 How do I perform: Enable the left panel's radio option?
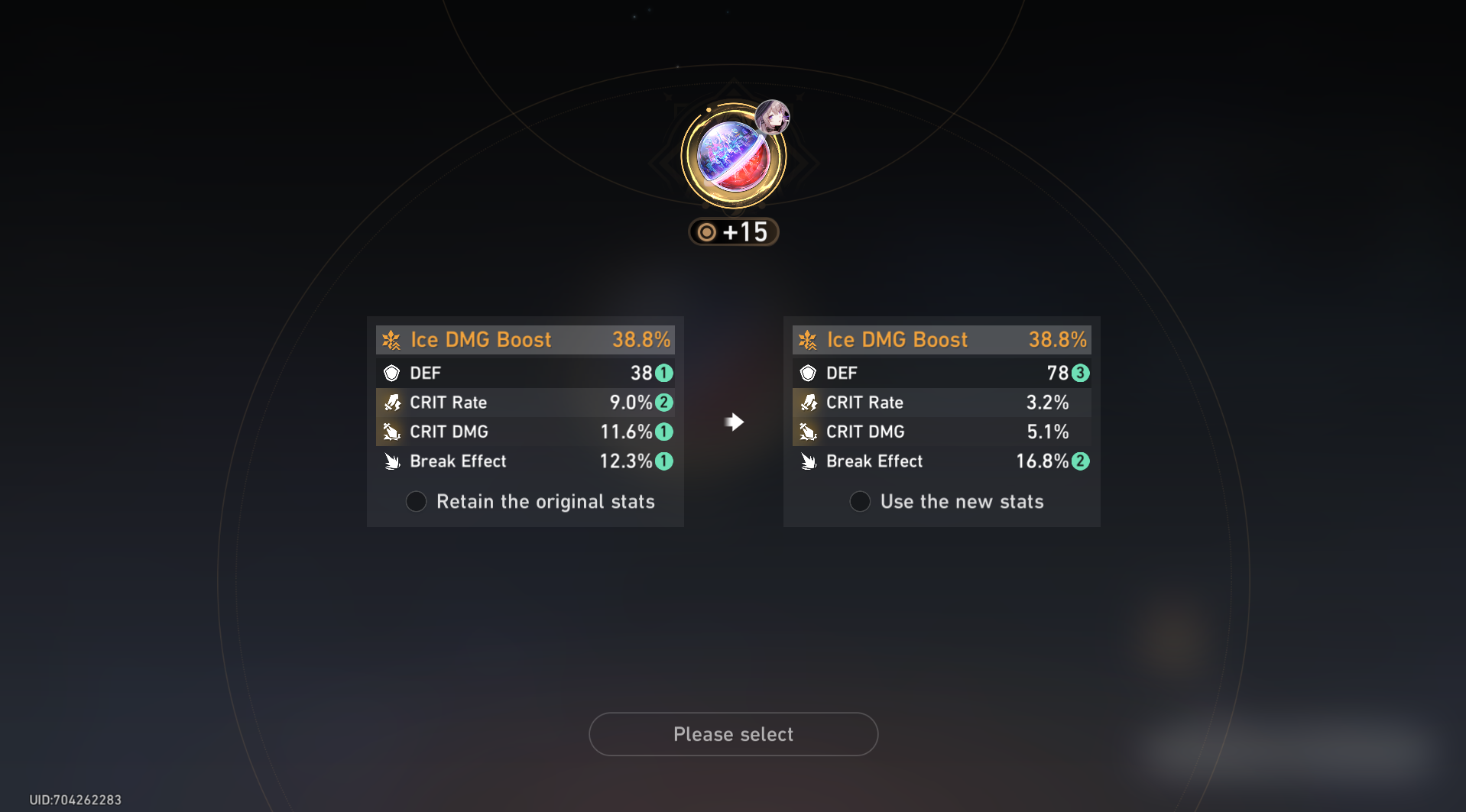(416, 501)
